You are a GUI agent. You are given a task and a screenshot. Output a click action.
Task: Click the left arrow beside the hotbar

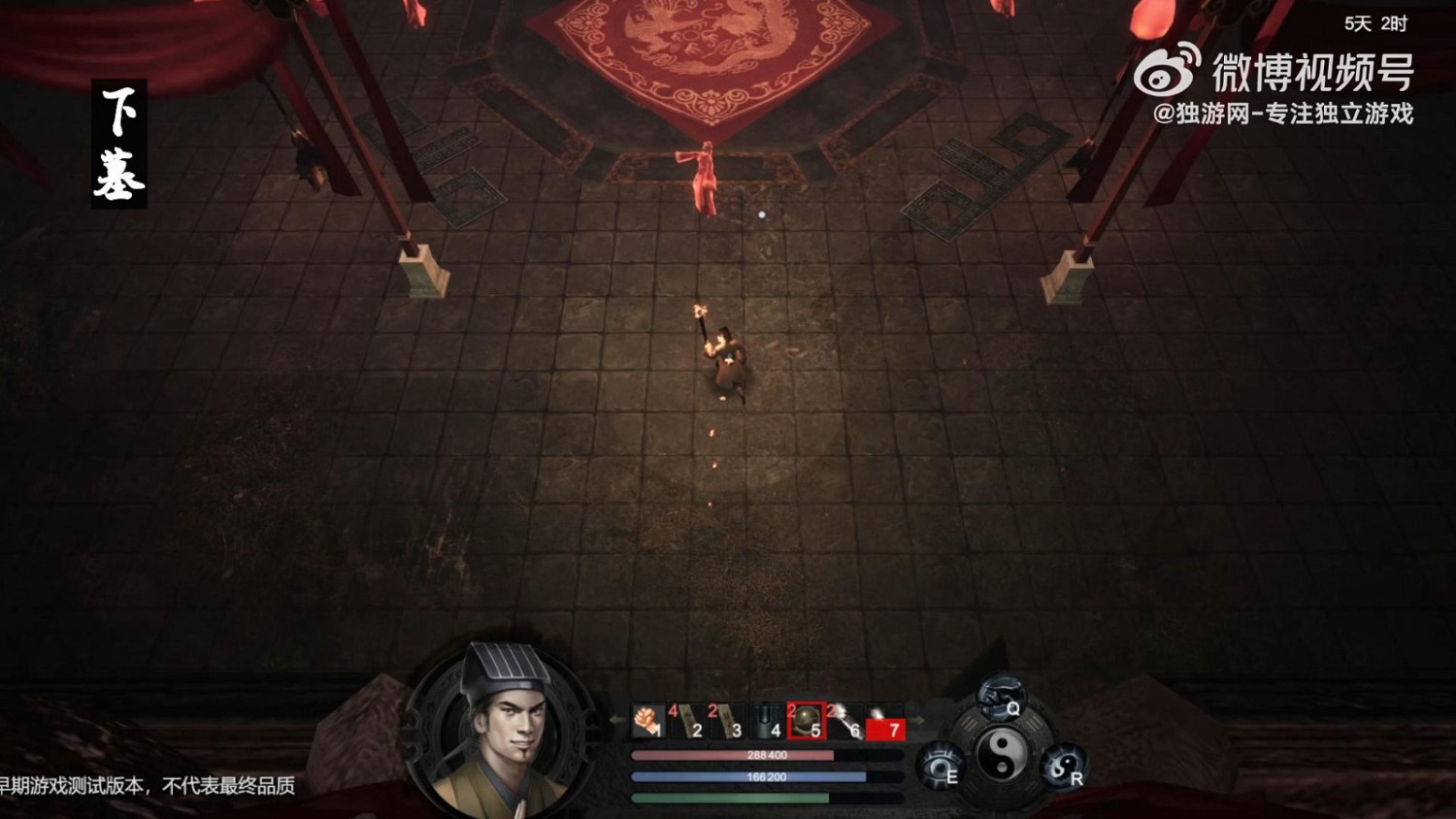[x=617, y=720]
